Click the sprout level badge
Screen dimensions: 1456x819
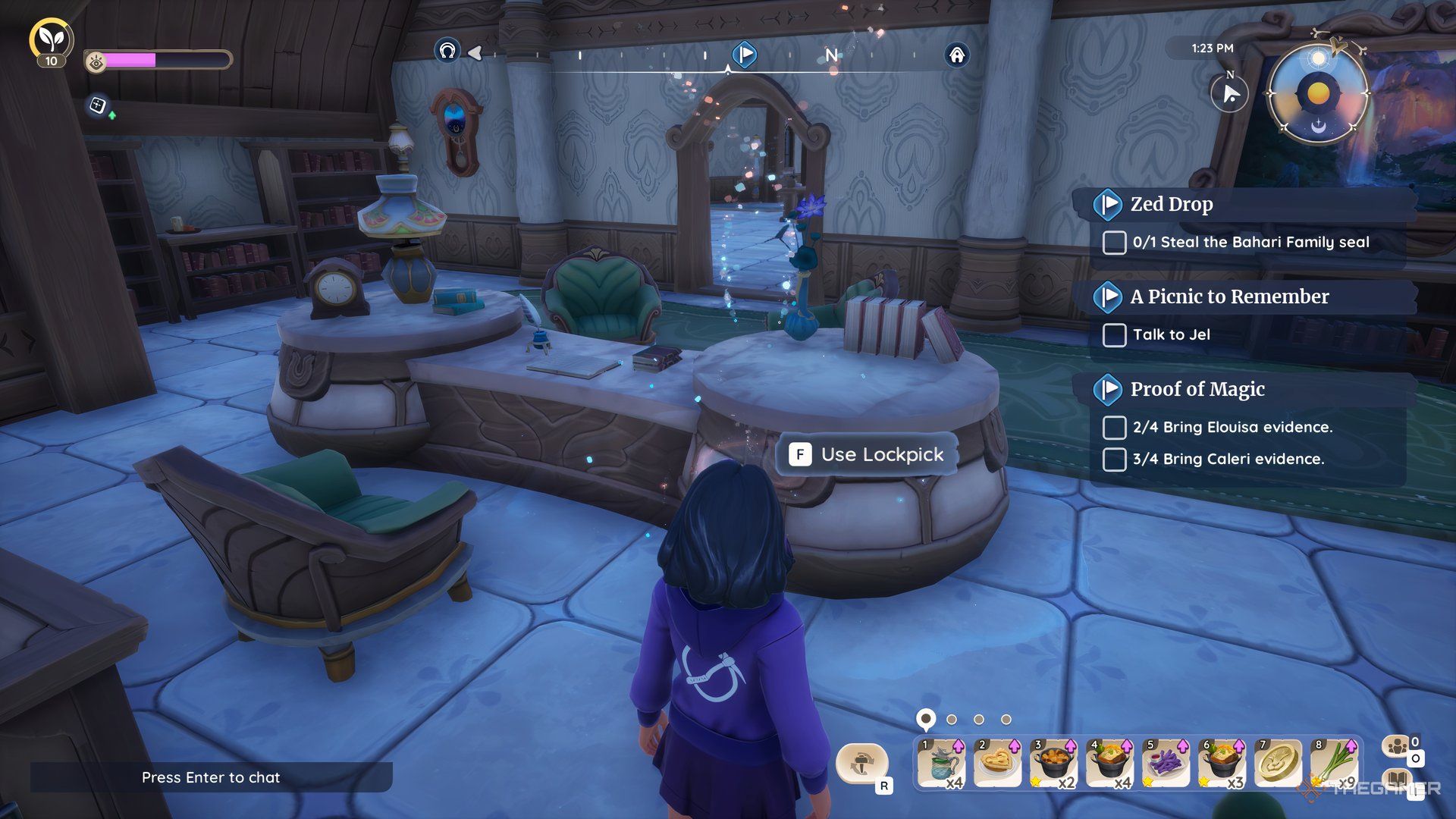[x=51, y=39]
